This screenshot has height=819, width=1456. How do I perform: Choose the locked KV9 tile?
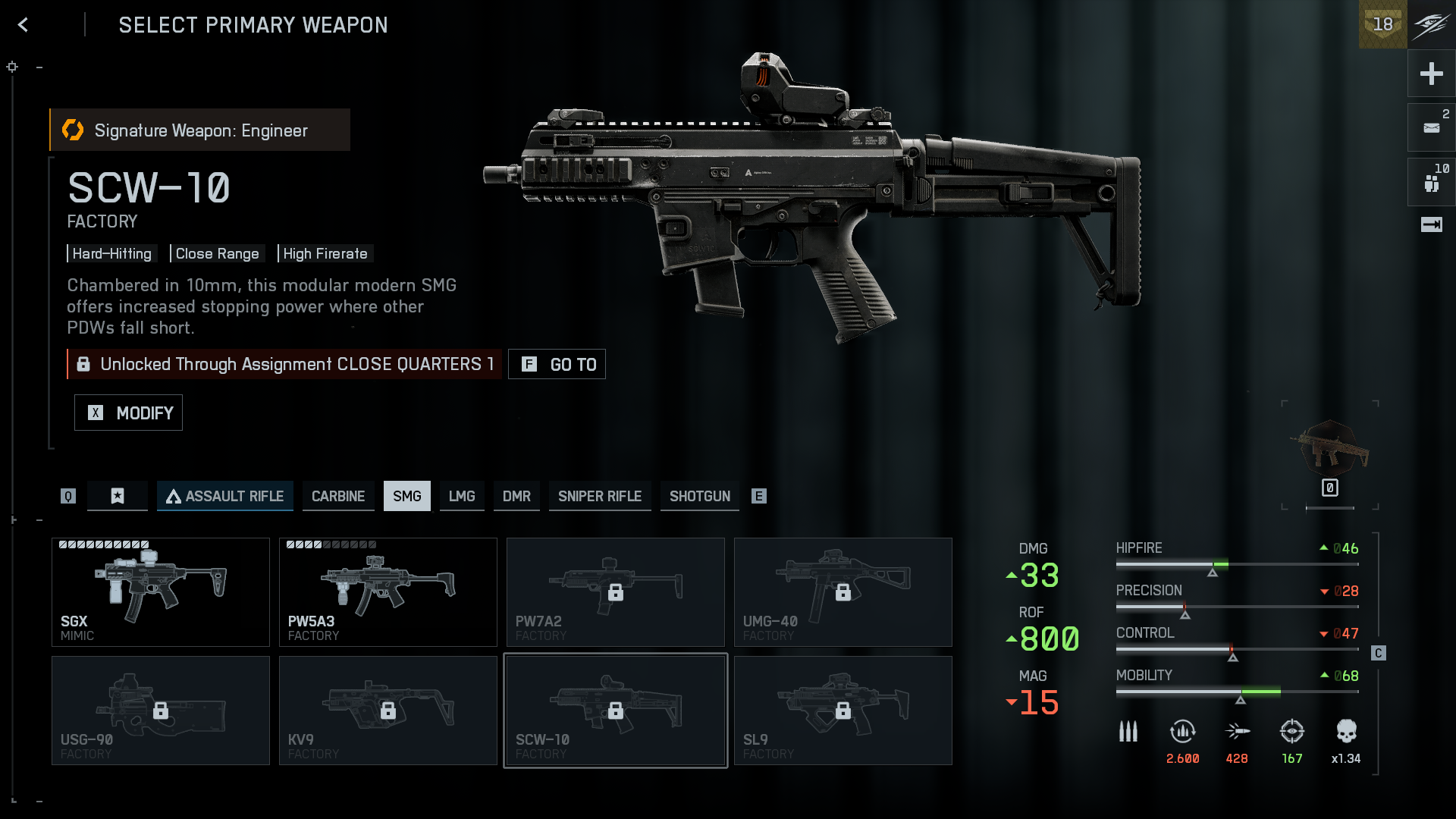tap(388, 711)
